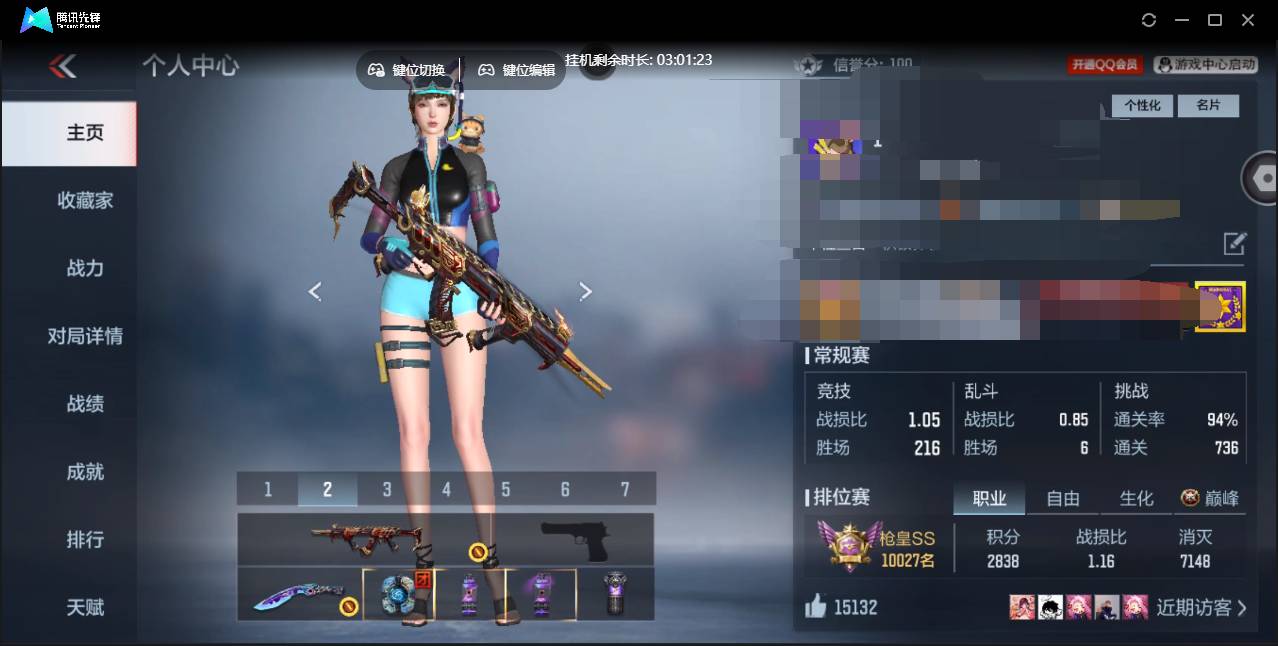
Task: Open 对局详情 match details
Action: coord(85,336)
